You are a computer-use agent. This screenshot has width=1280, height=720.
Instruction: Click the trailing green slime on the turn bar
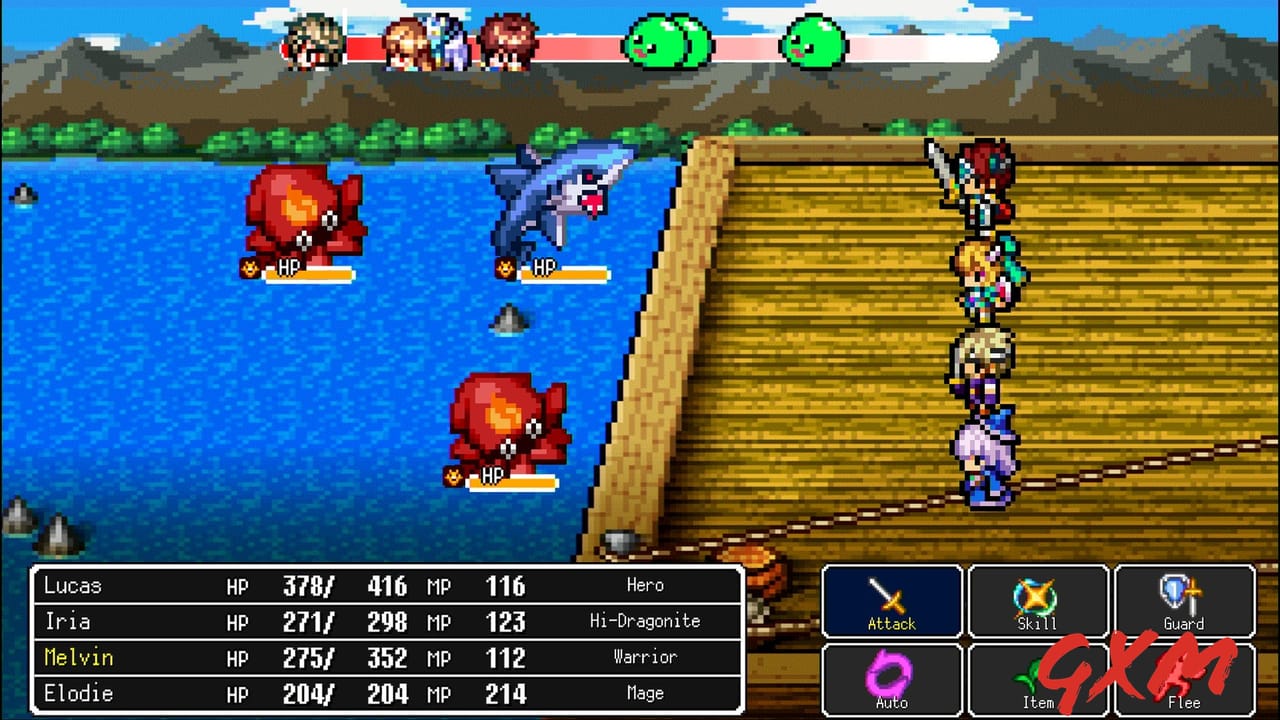coord(808,42)
